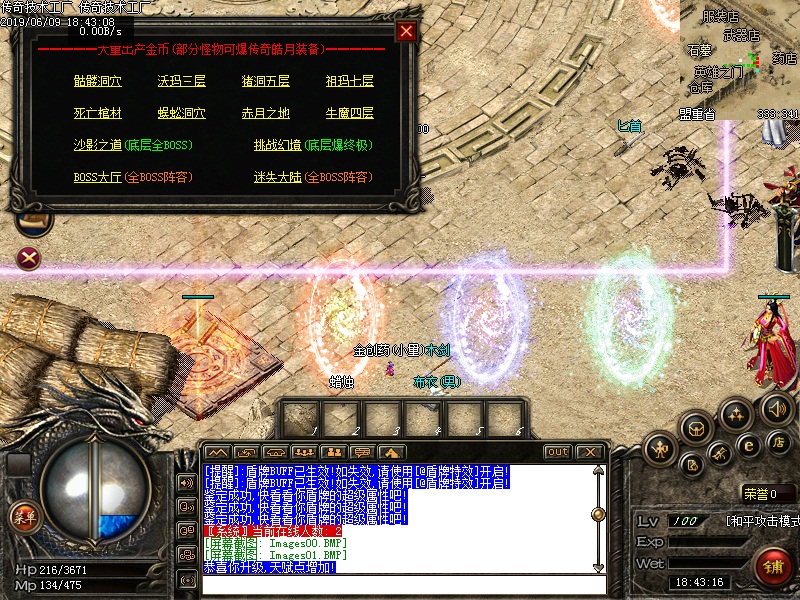Close the teleport destinations panel

(x=406, y=31)
